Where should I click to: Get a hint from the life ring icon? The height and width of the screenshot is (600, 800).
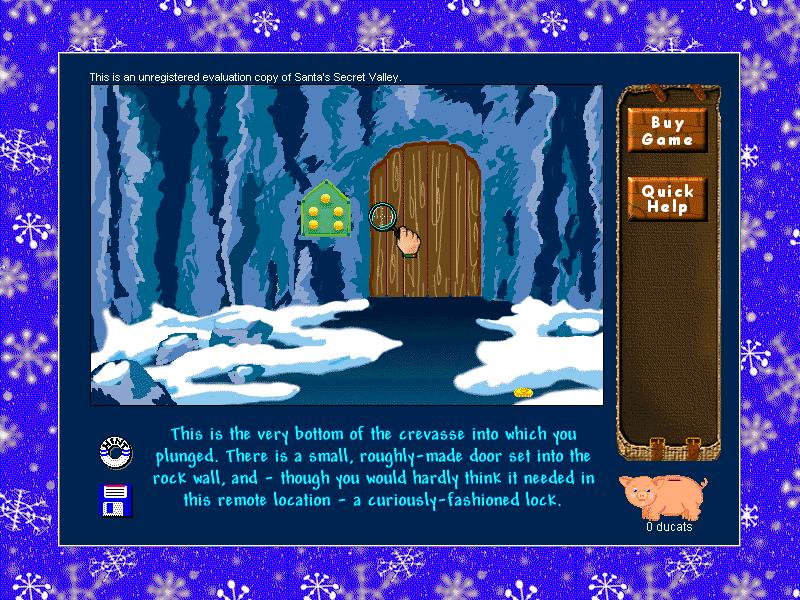click(116, 453)
